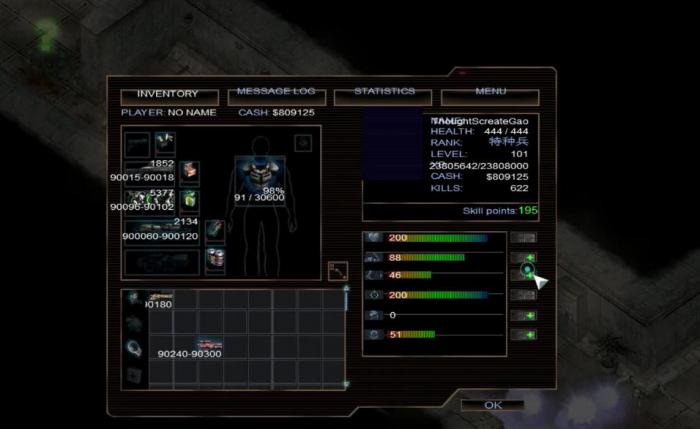Open the Menu tab
Screen dimensions: 700x429
point(490,95)
